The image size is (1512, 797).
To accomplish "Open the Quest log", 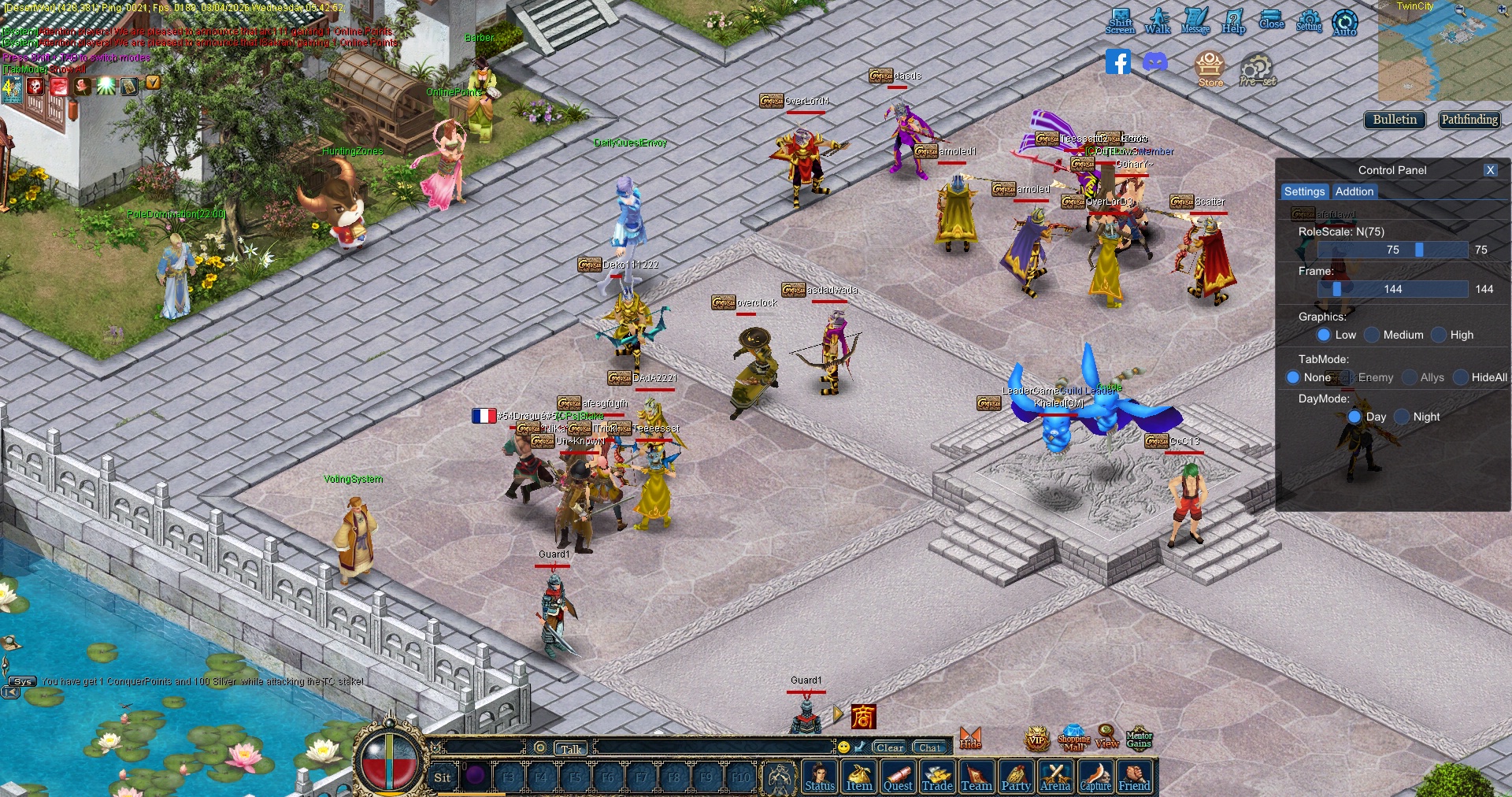I will pos(898,777).
